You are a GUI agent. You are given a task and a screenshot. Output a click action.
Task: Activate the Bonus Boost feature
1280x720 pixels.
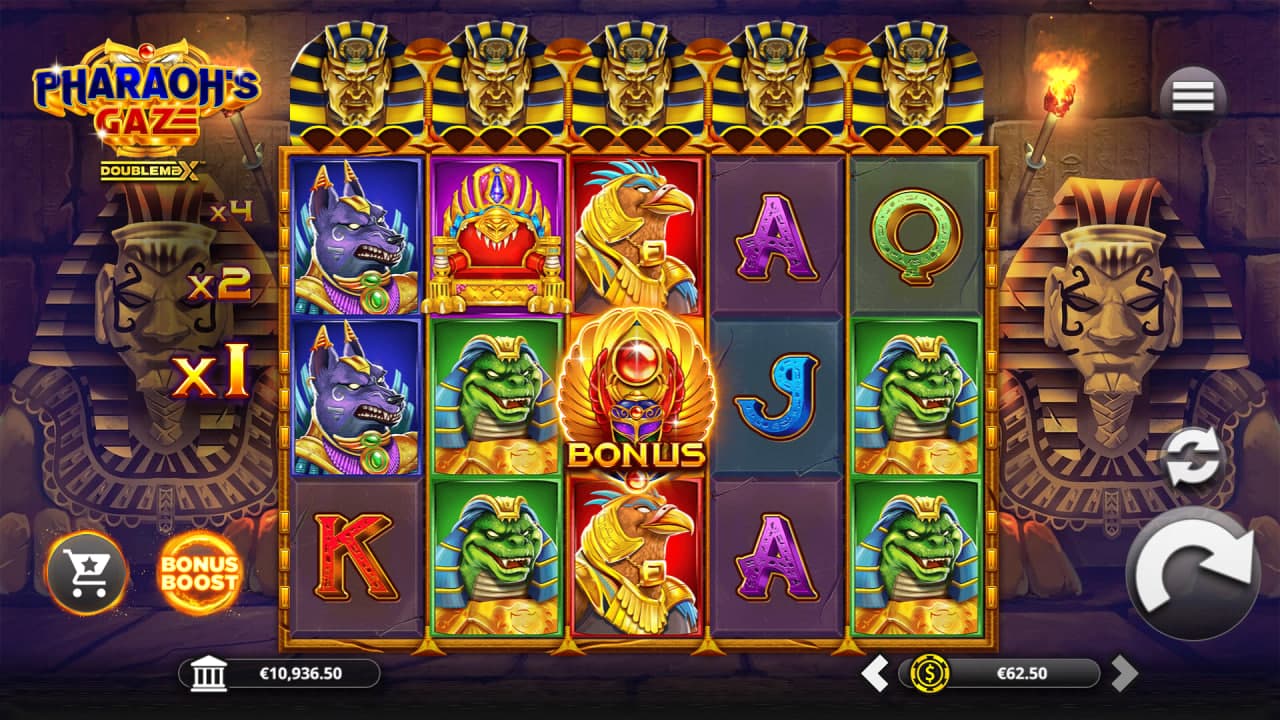click(199, 572)
